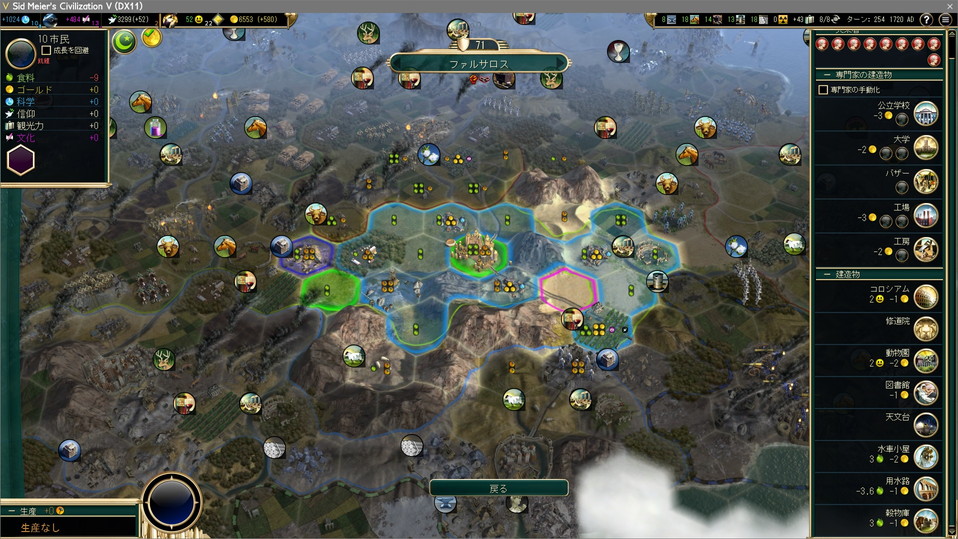
Task: Select the 図書館 building icon
Action: 926,393
